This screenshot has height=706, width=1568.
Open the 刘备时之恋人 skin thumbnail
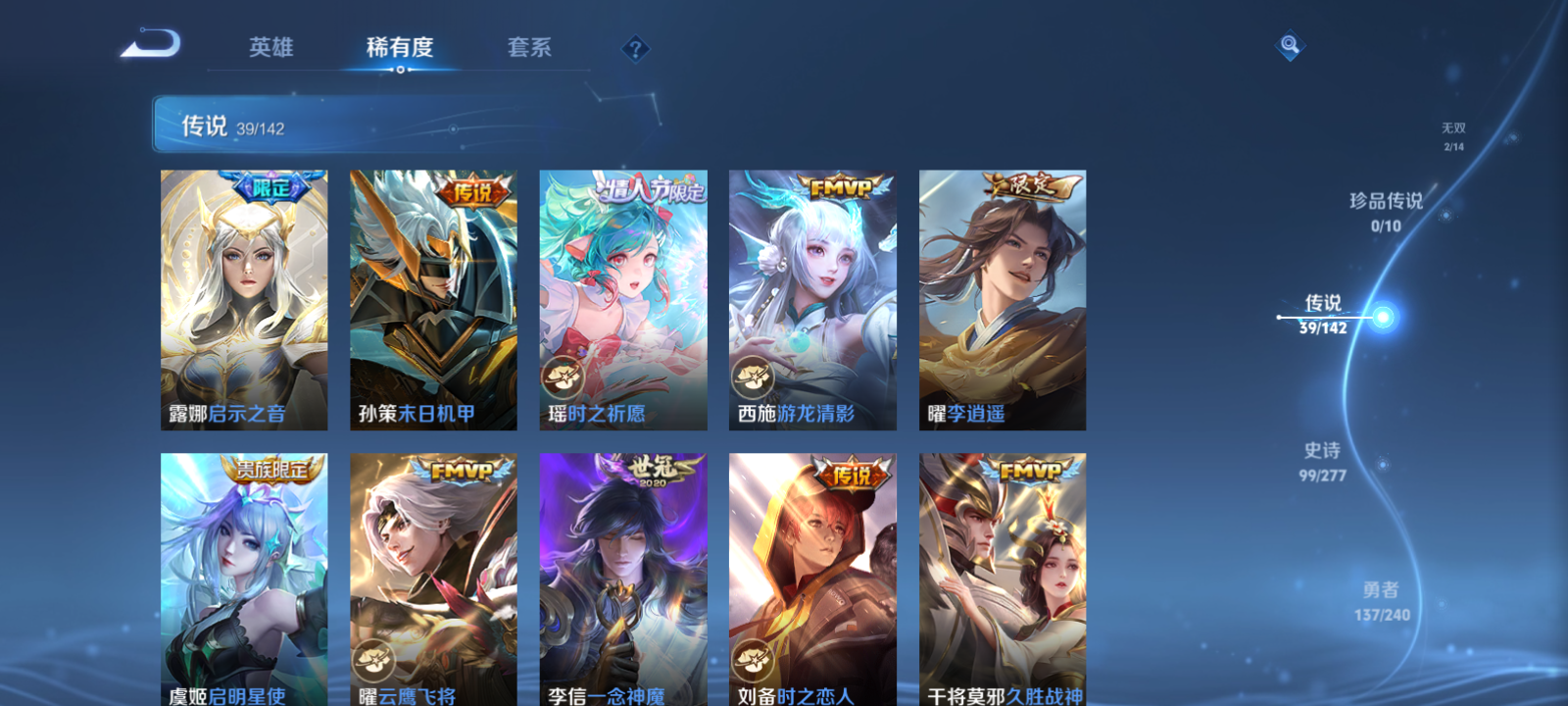click(x=812, y=579)
